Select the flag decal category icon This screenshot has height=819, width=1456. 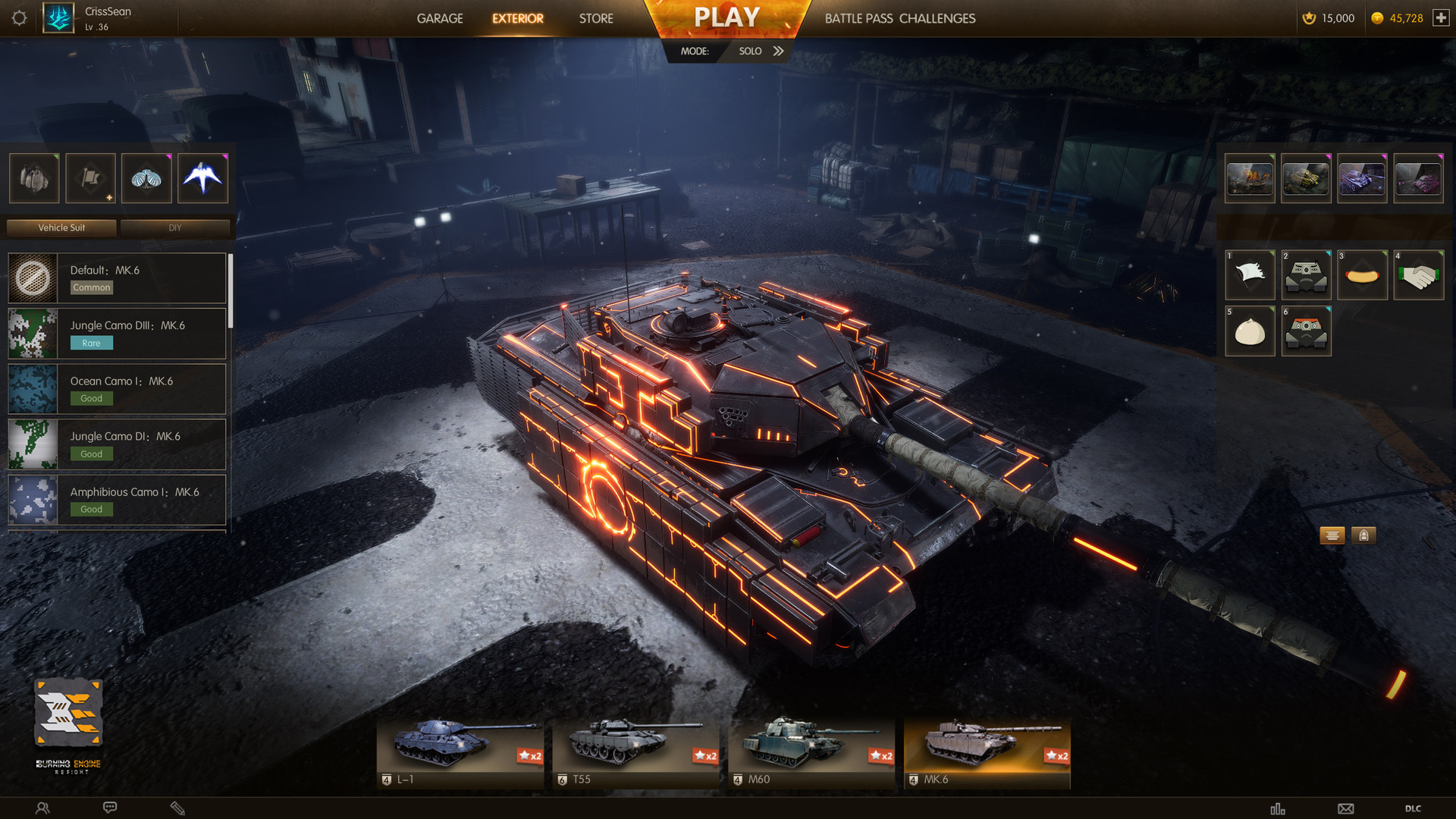[x=89, y=178]
